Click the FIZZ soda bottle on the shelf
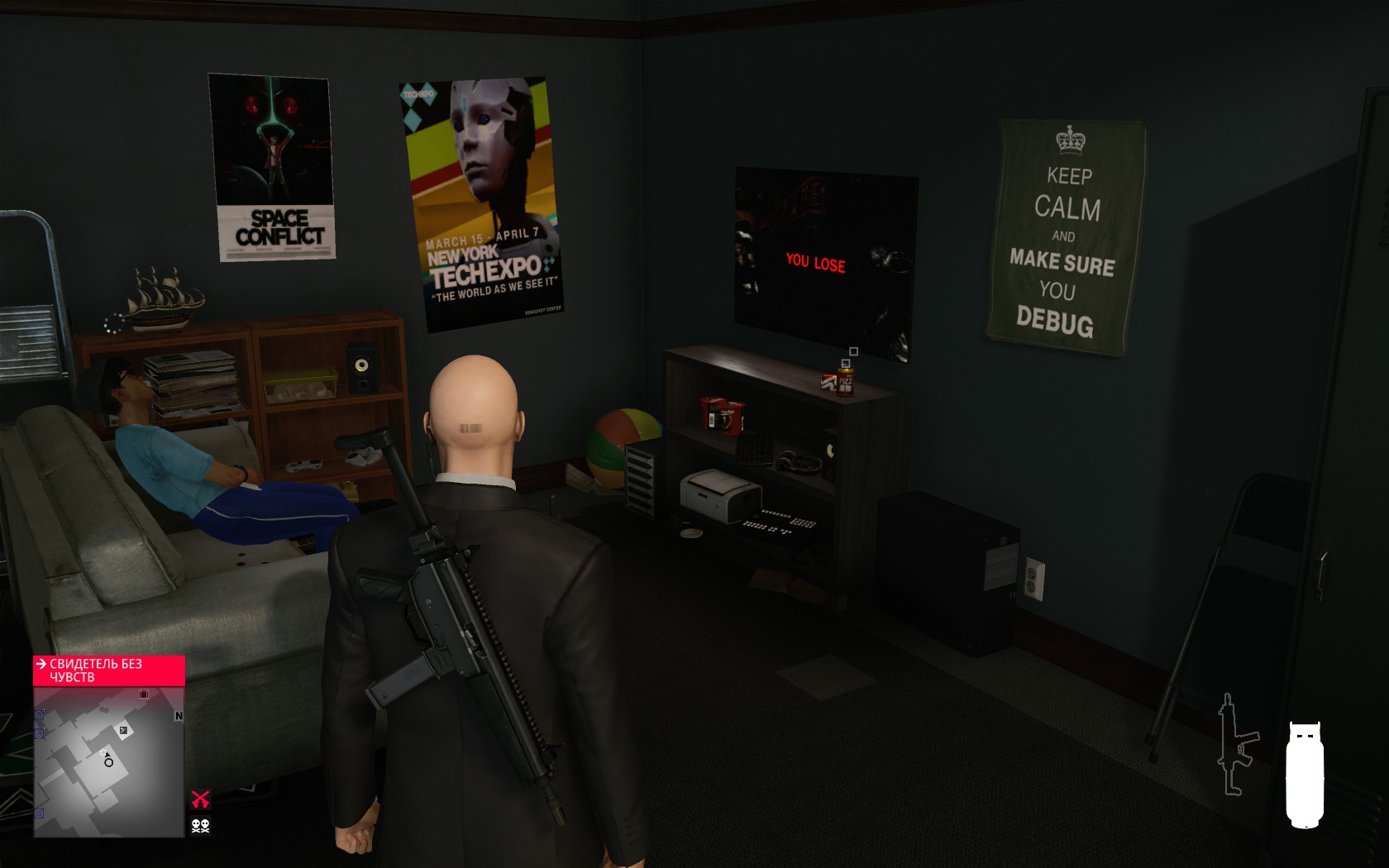Screen dimensions: 1389x868 [844, 381]
